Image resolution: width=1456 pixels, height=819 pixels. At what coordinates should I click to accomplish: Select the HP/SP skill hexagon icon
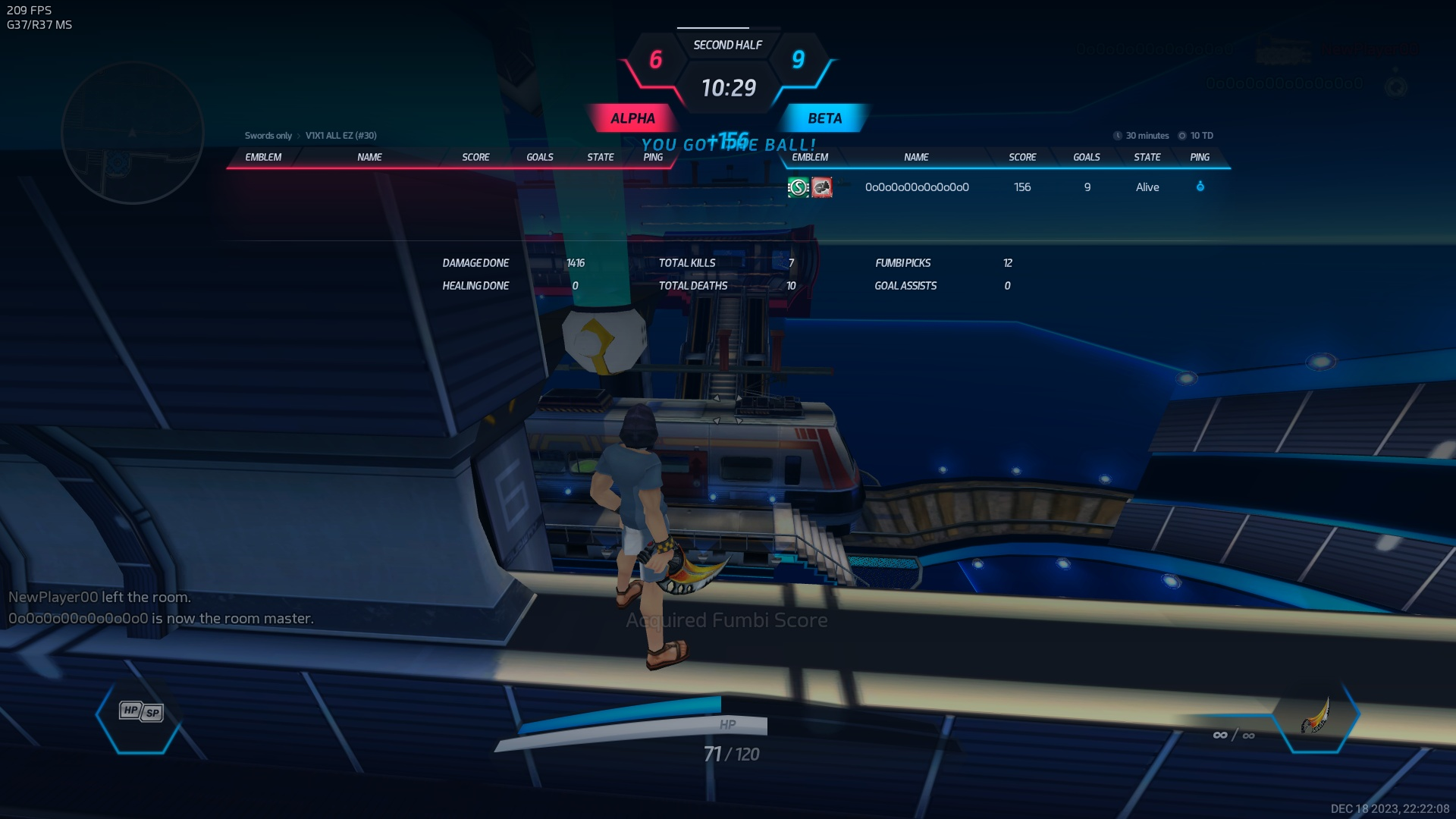141,712
